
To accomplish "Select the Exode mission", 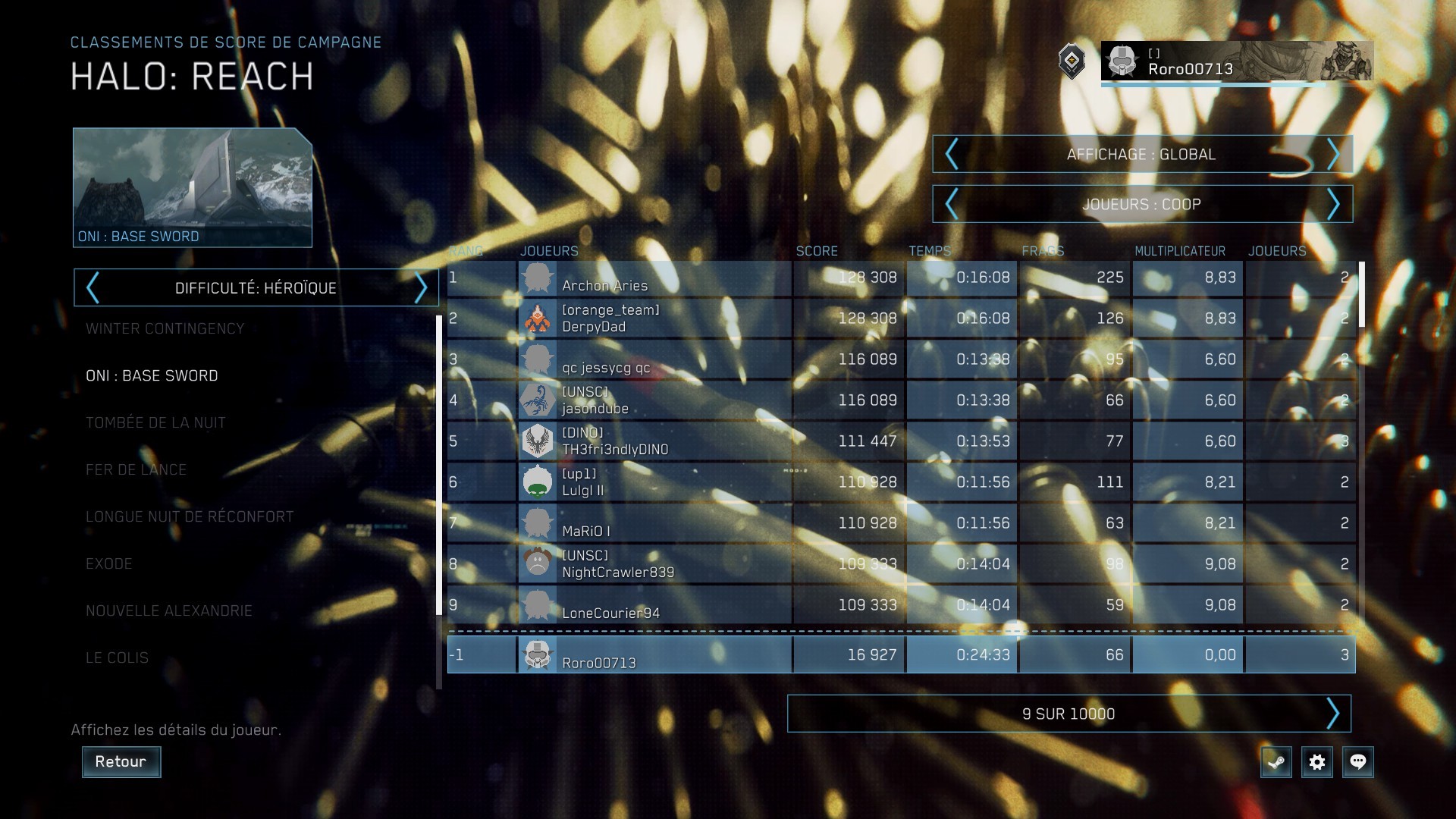I will pos(109,564).
